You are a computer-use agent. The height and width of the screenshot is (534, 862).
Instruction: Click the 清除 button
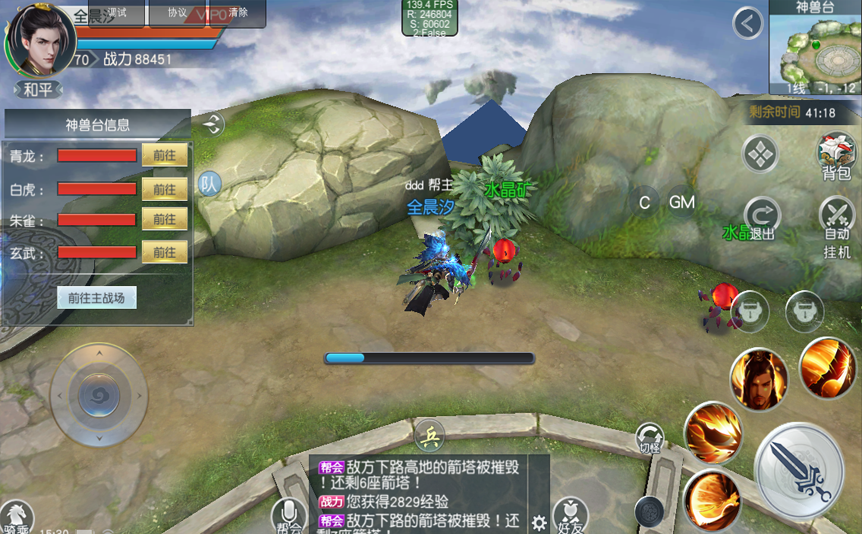(x=238, y=13)
